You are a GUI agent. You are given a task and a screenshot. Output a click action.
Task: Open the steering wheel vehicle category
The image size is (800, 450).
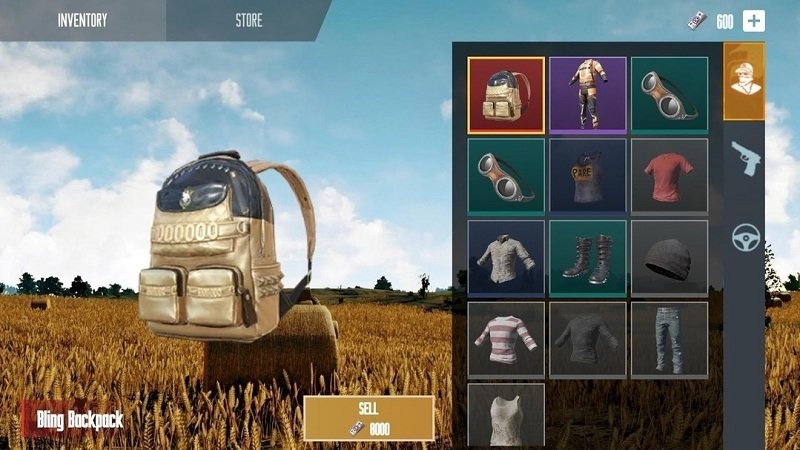pos(745,237)
